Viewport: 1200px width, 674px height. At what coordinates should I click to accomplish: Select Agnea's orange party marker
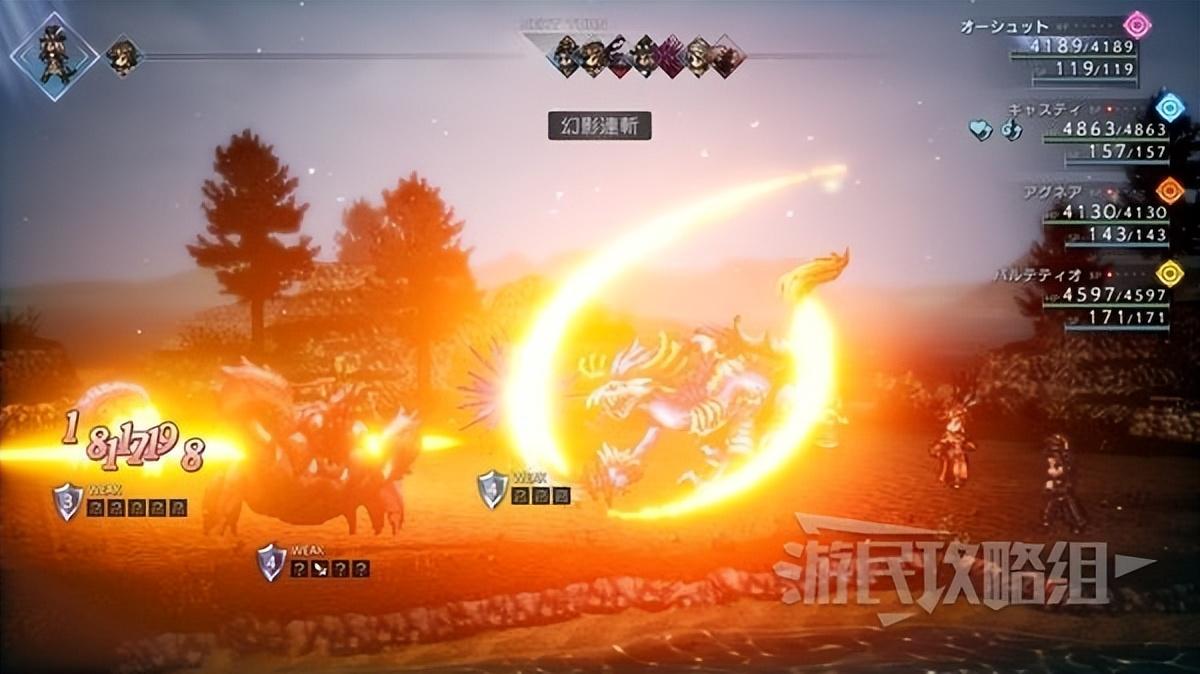click(1169, 190)
